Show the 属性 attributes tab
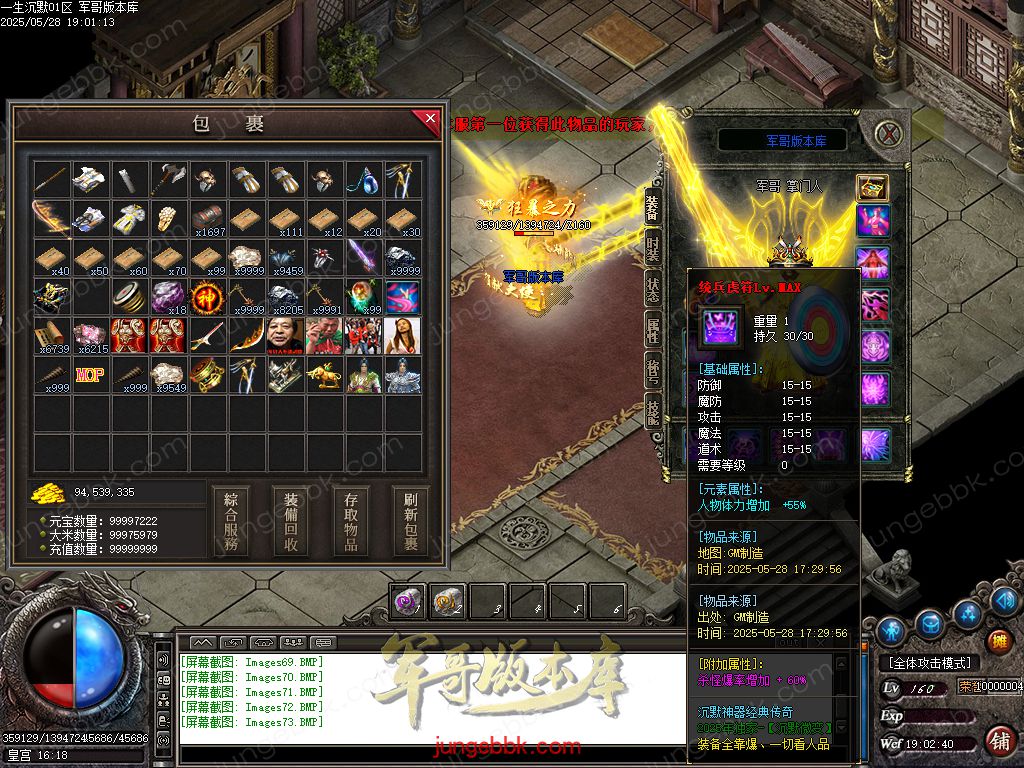This screenshot has width=1024, height=768. coord(652,330)
